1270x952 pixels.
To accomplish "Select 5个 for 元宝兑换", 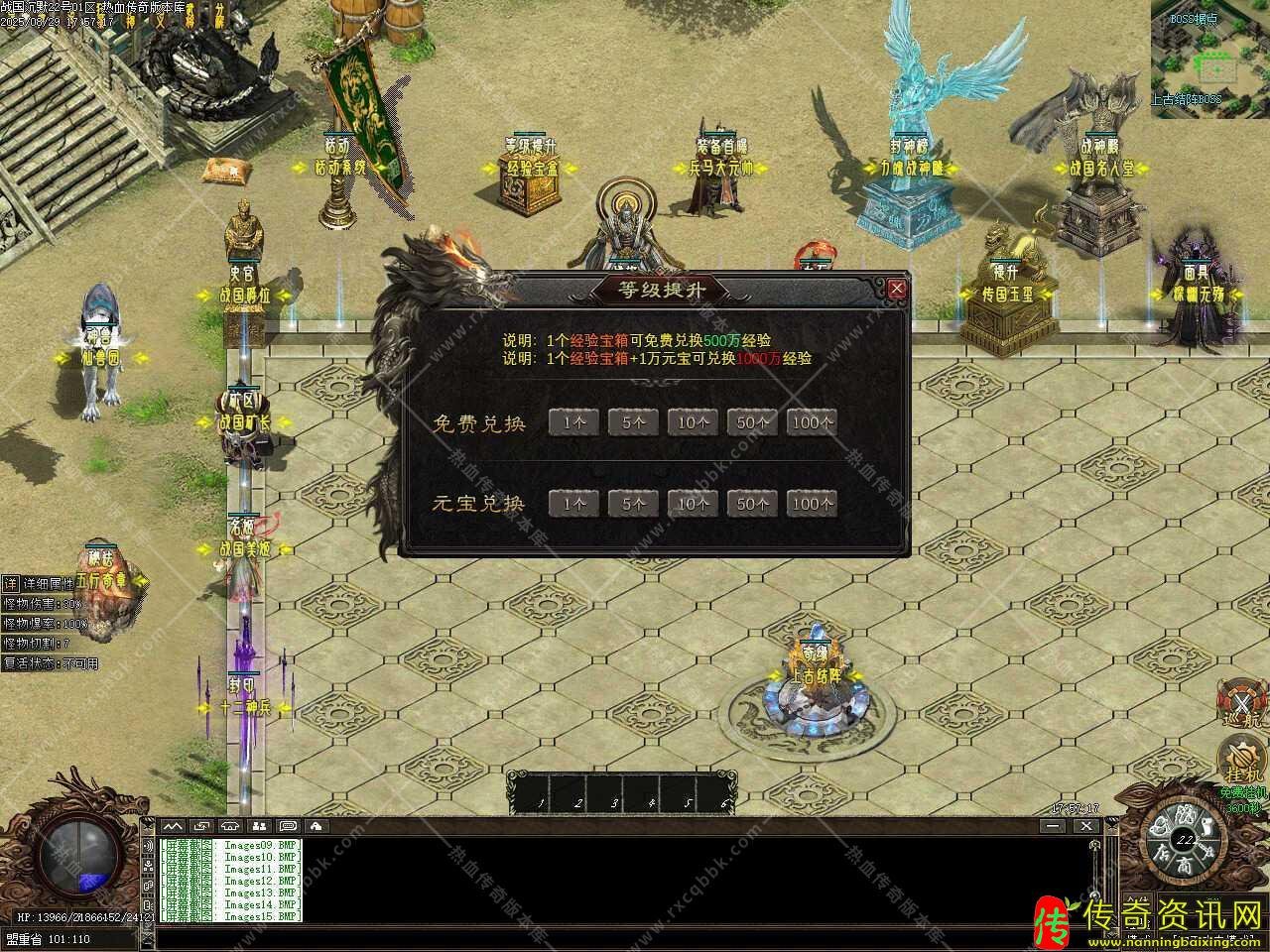I will [633, 504].
